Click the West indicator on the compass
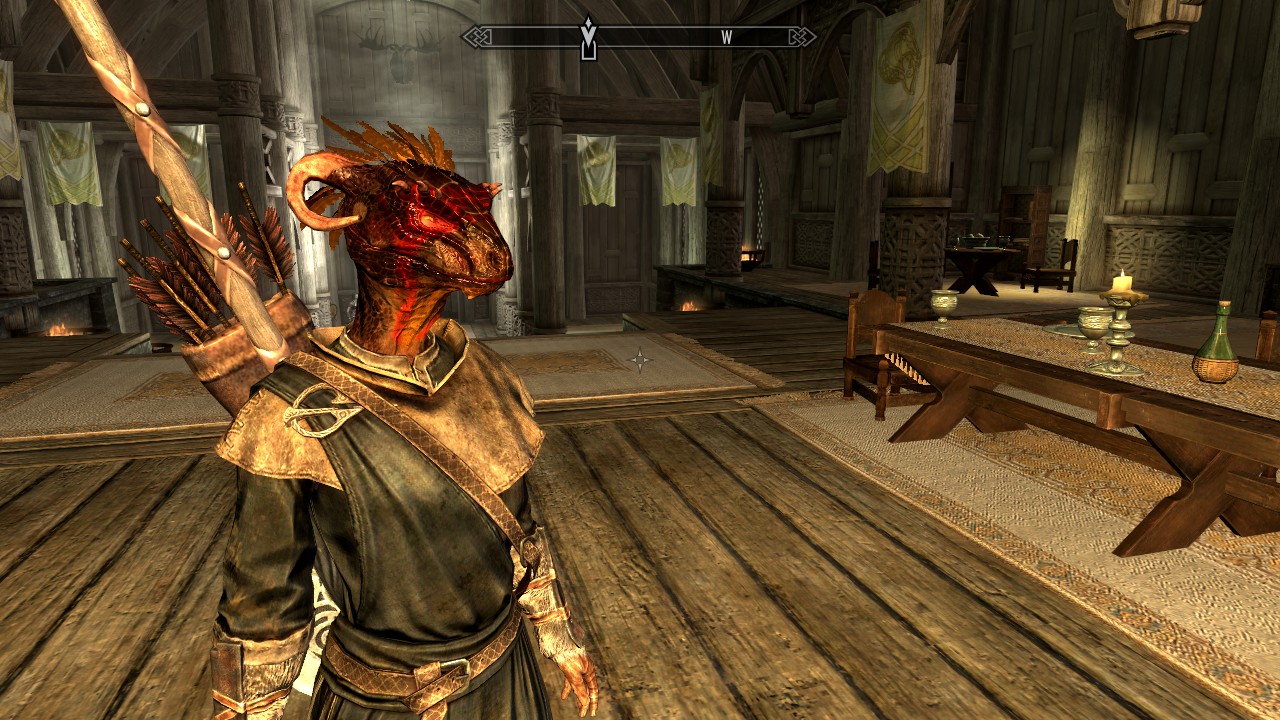Screen dimensions: 1280x720 (x=727, y=38)
